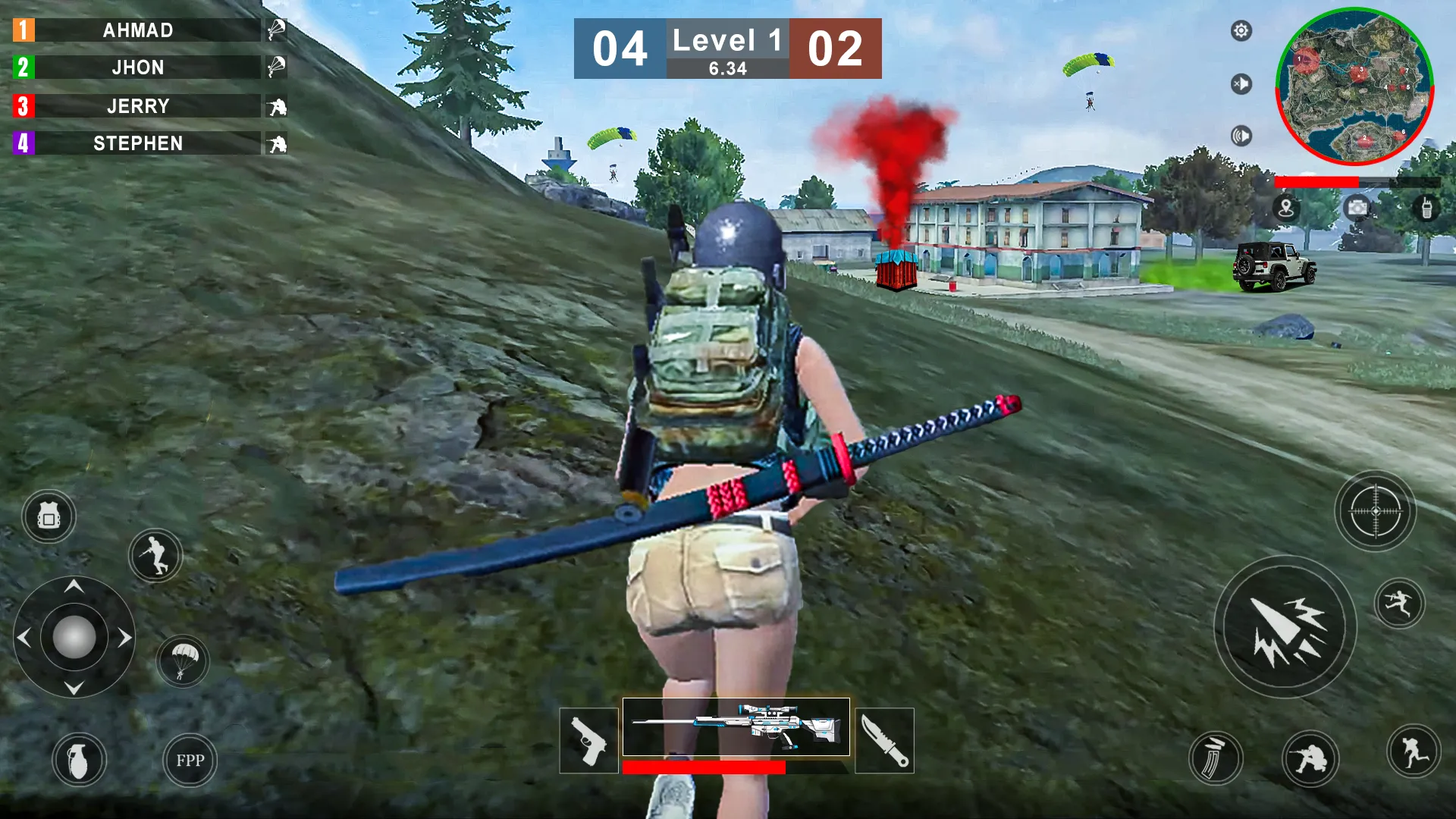Tap player AHMAD on the leaderboard
1456x819 pixels.
[139, 31]
